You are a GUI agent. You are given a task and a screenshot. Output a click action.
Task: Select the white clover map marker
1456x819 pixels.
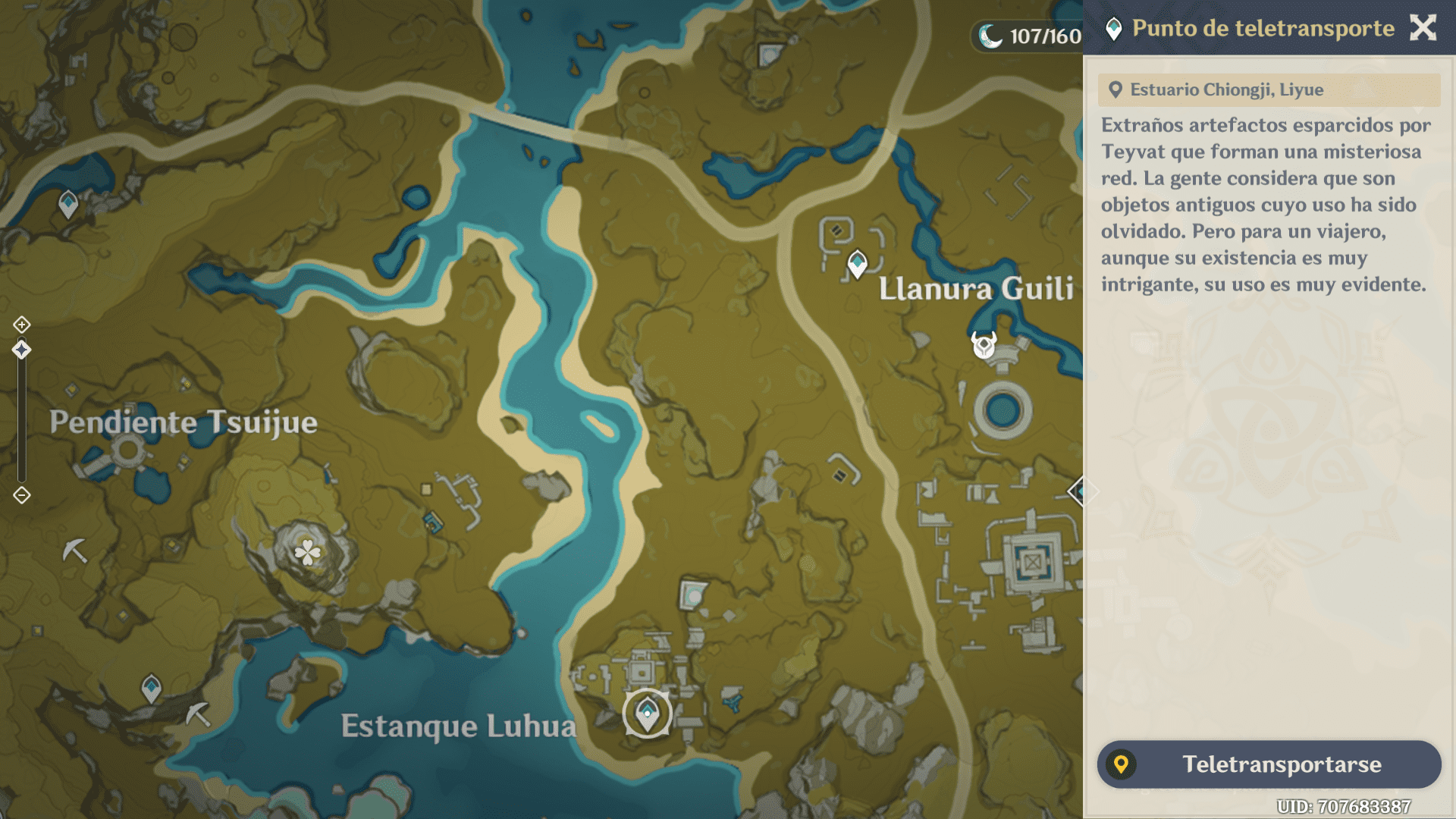pos(307,552)
